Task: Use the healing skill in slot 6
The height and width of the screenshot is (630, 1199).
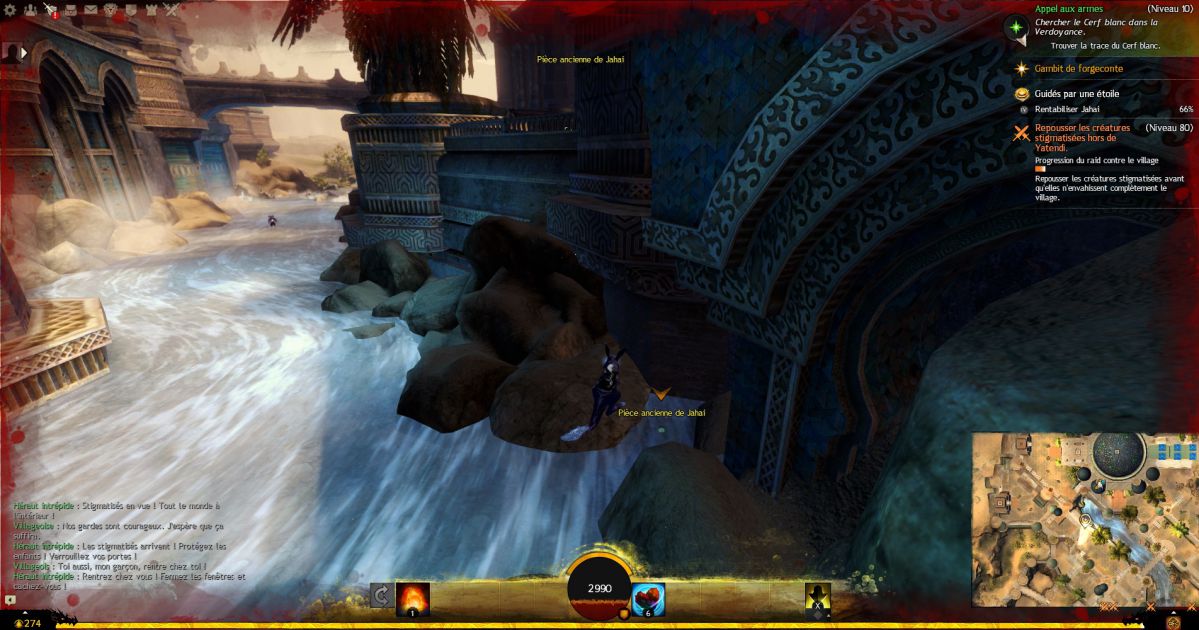Action: [x=648, y=599]
